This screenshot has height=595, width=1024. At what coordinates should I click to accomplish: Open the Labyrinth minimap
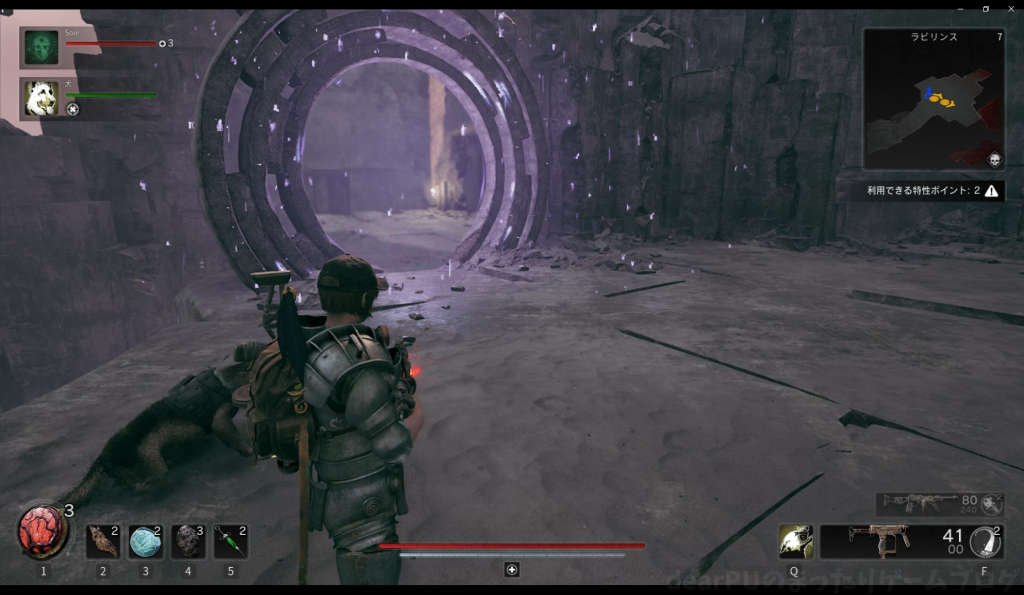tap(933, 98)
